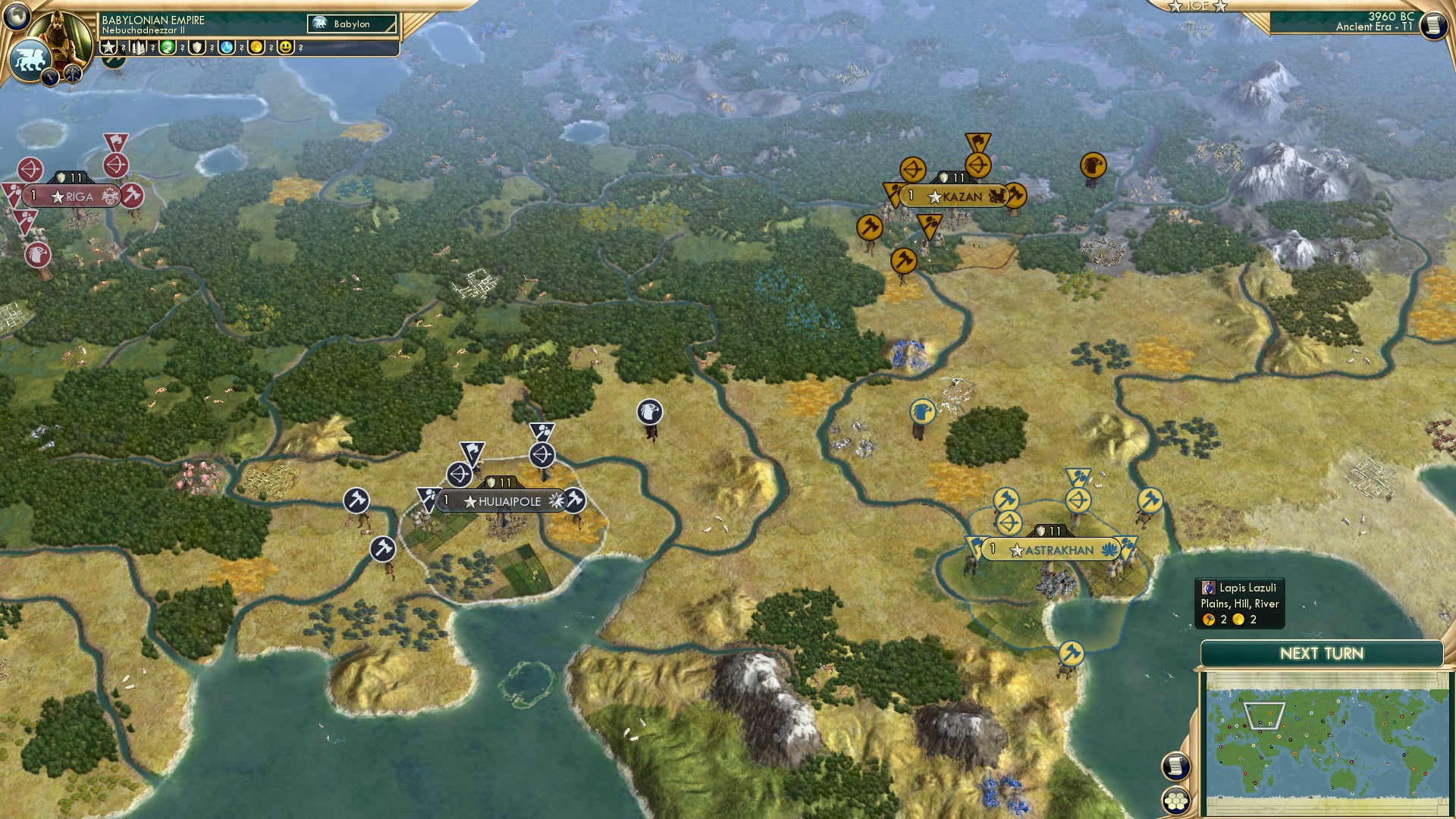Viewport: 1456px width, 819px height.
Task: Open the Civilopedia scroll icon bottom right
Action: [1175, 766]
